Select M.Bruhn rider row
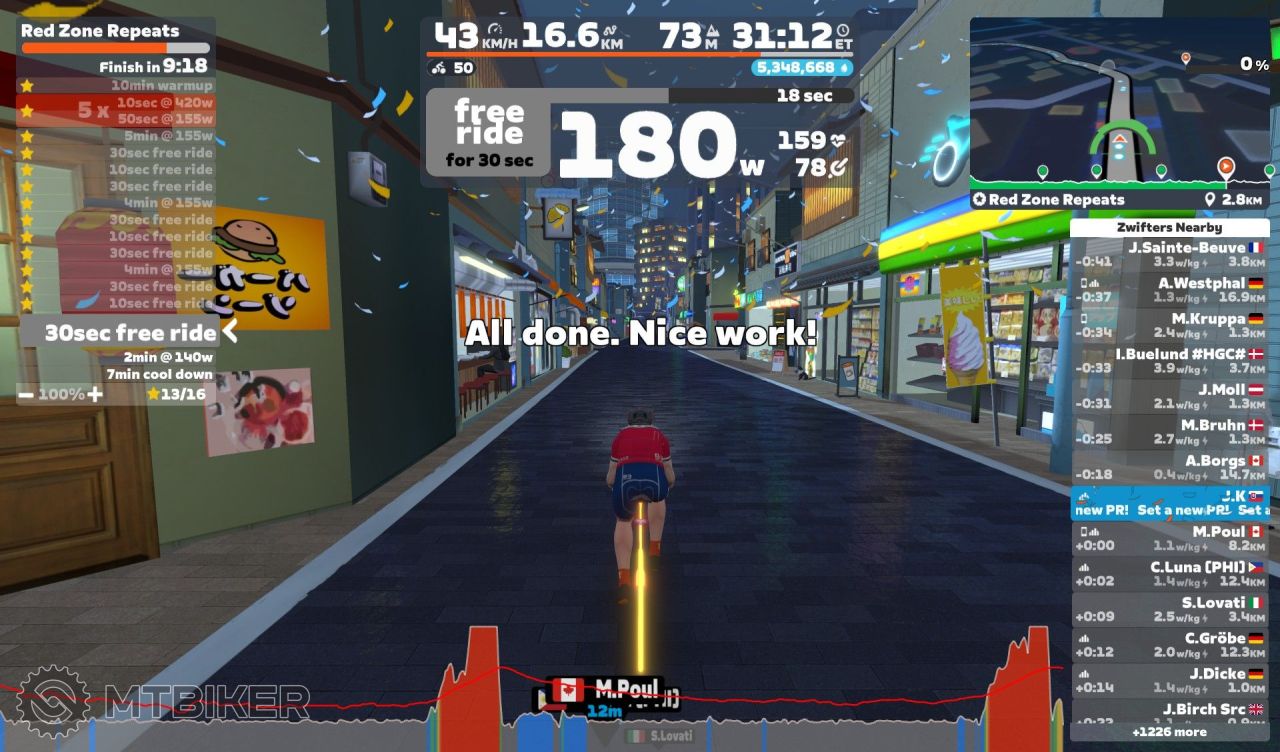This screenshot has height=752, width=1280. [x=1169, y=432]
